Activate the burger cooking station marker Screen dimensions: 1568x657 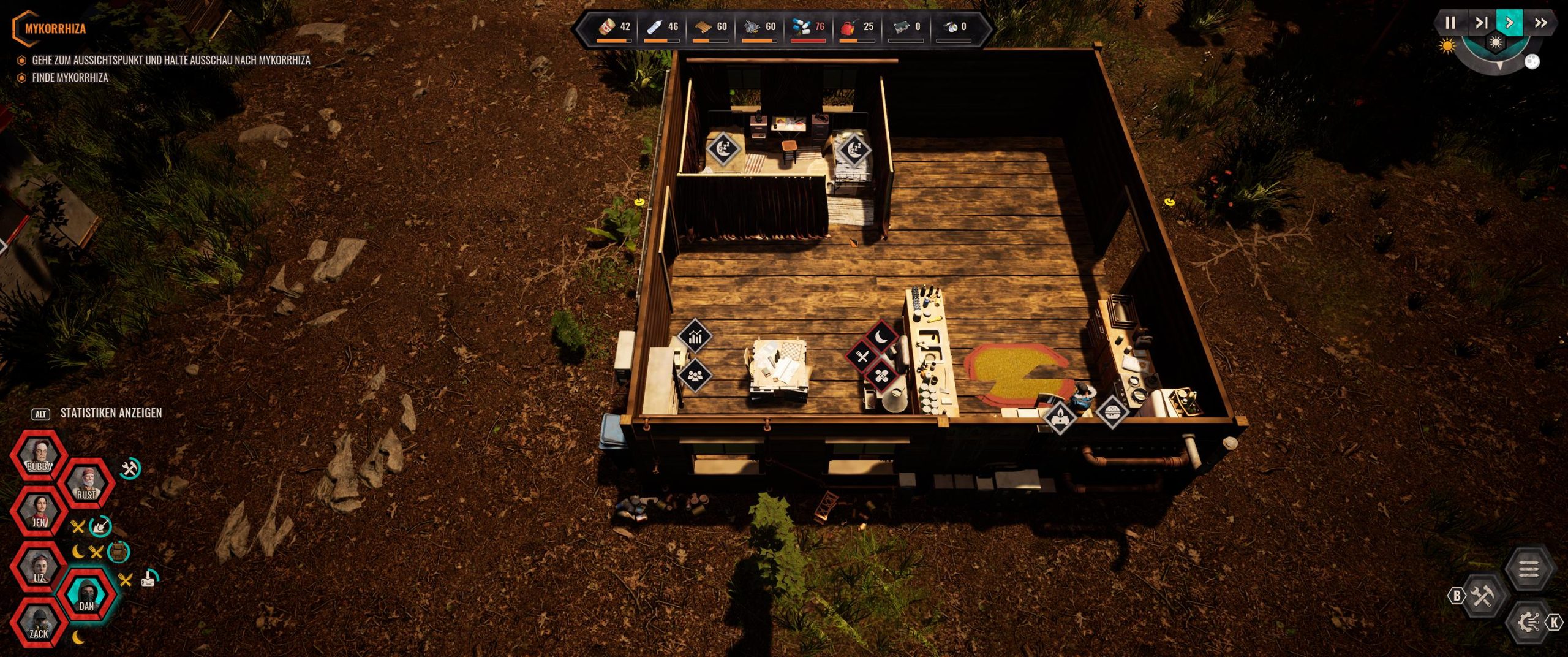coord(1112,411)
